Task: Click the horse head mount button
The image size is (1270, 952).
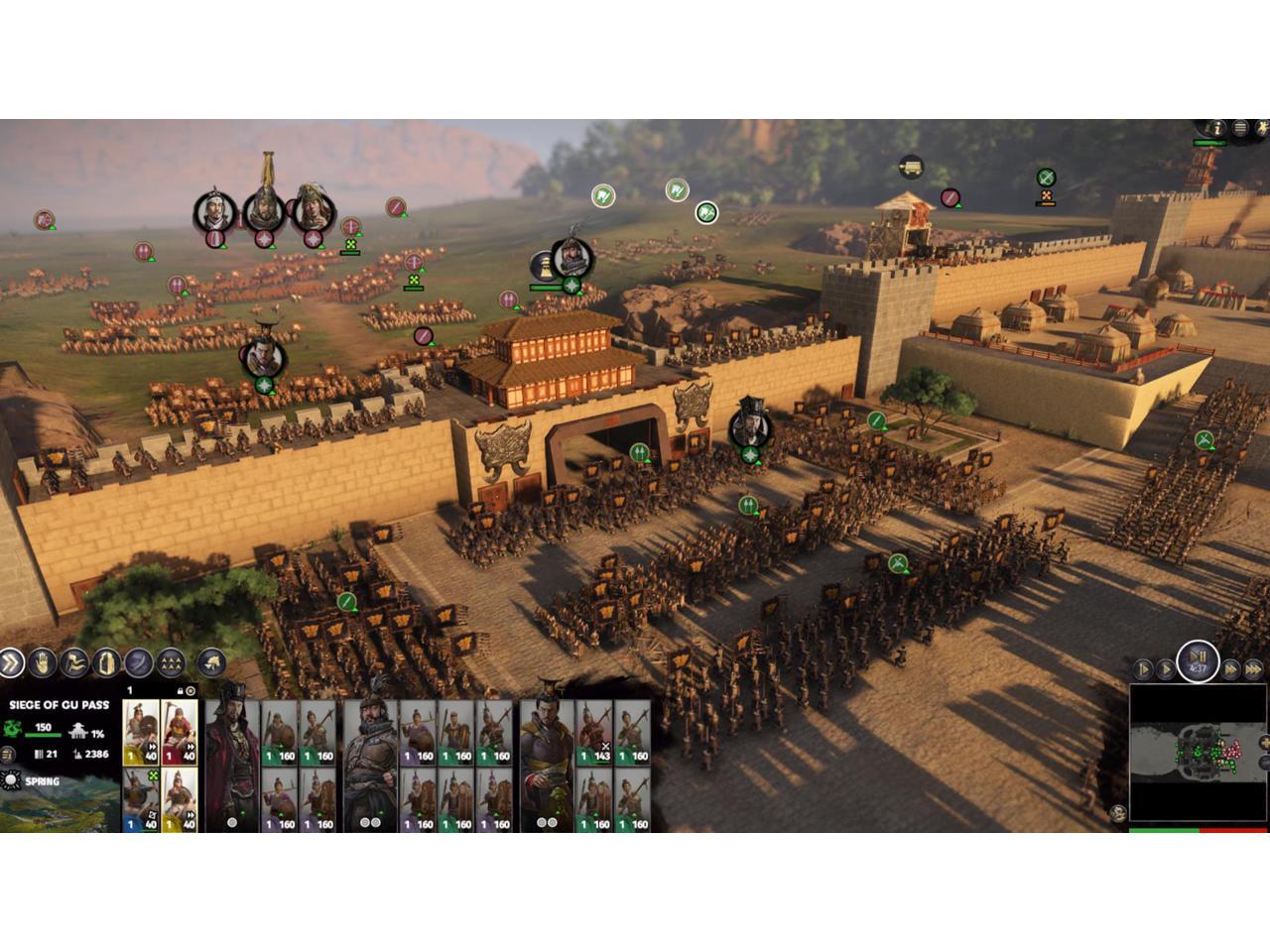Action: [x=210, y=662]
